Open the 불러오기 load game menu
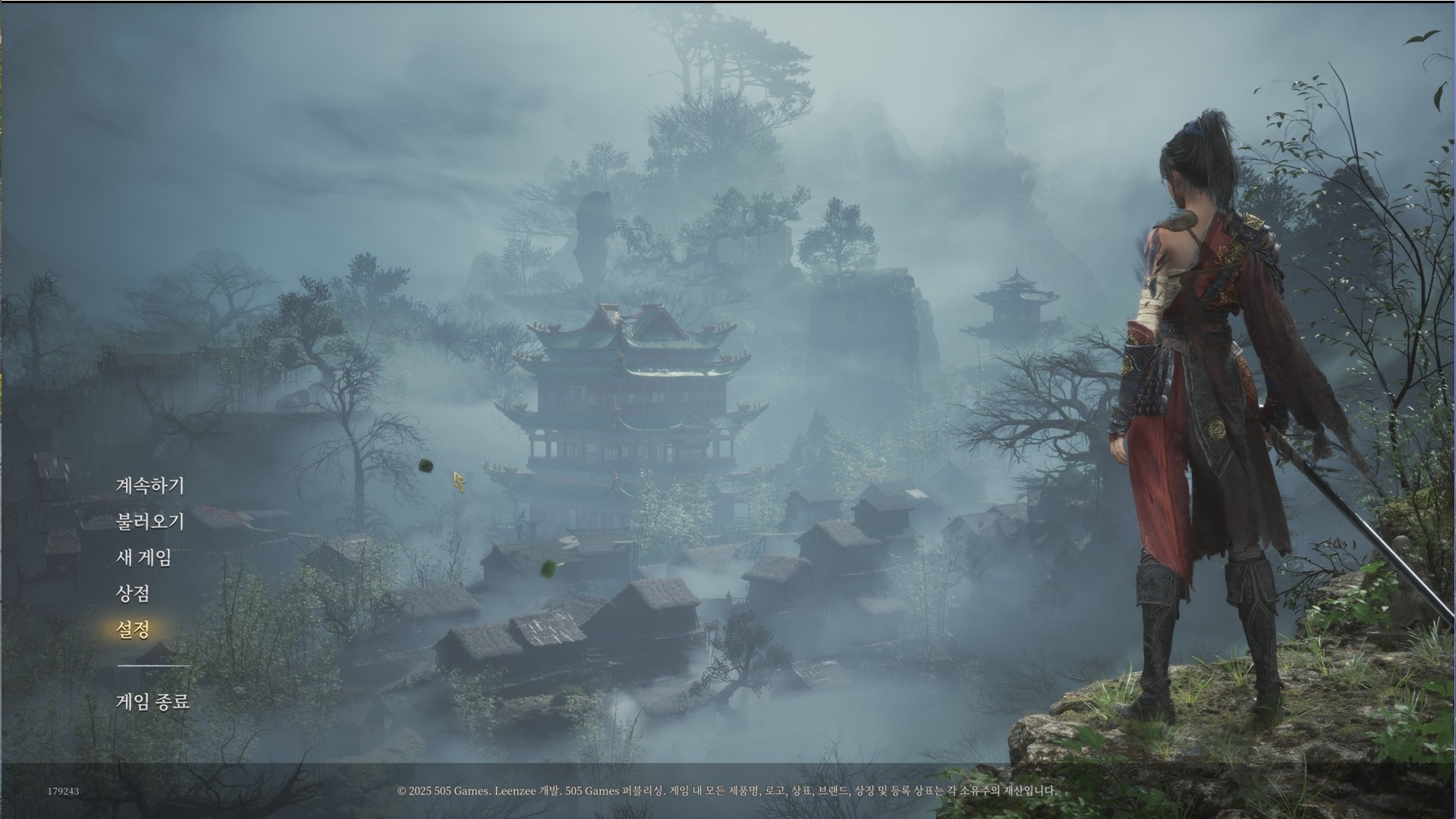This screenshot has width=1456, height=819. (149, 522)
